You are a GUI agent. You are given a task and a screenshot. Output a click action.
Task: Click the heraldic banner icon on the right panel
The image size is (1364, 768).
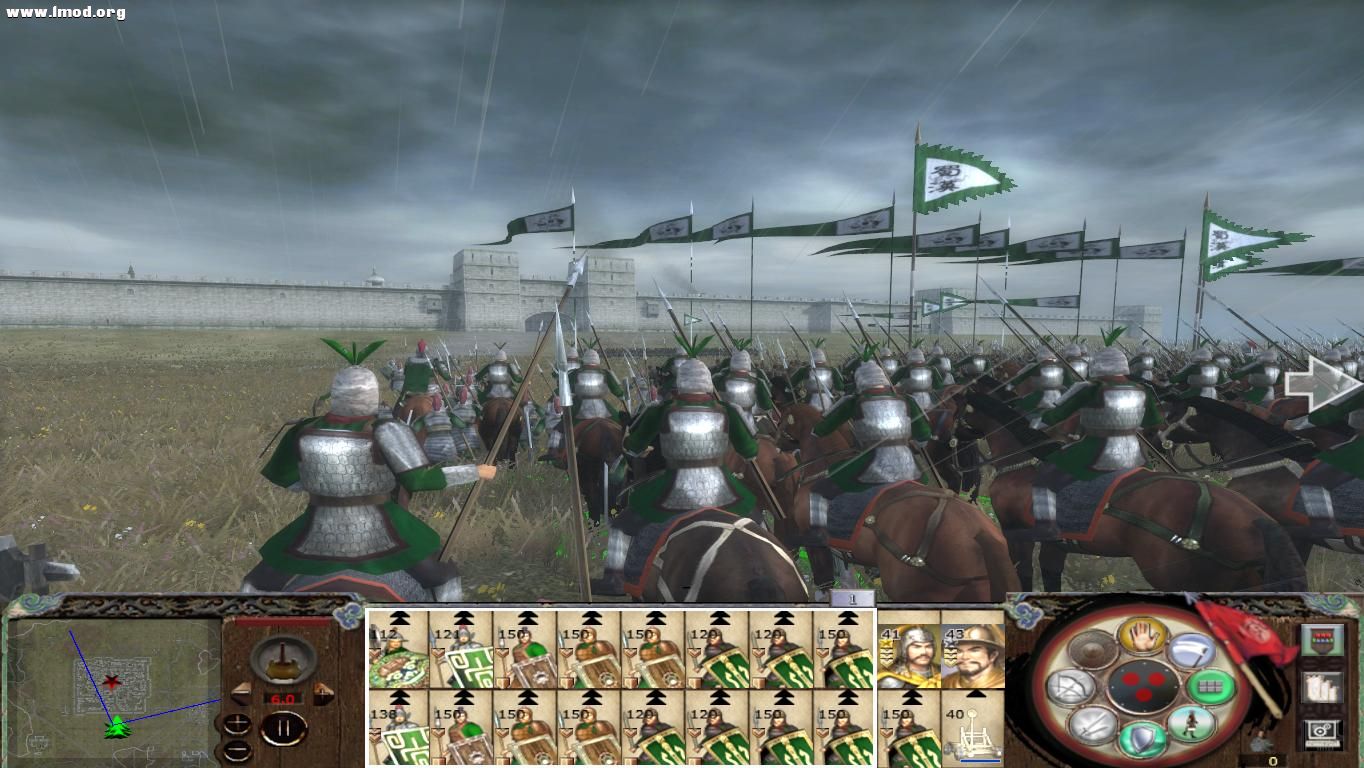click(1323, 639)
